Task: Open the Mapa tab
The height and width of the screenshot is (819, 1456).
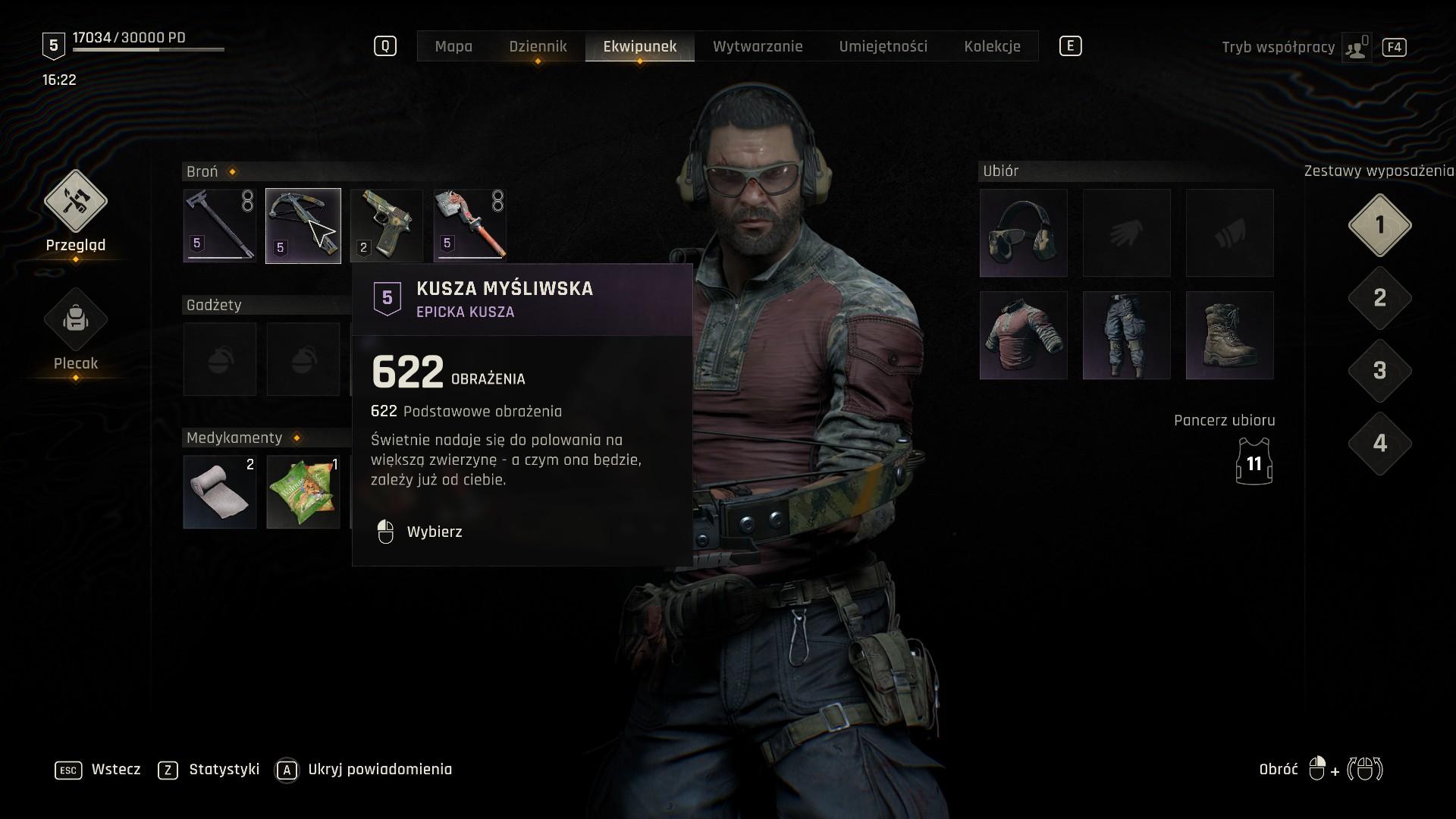Action: tap(453, 46)
